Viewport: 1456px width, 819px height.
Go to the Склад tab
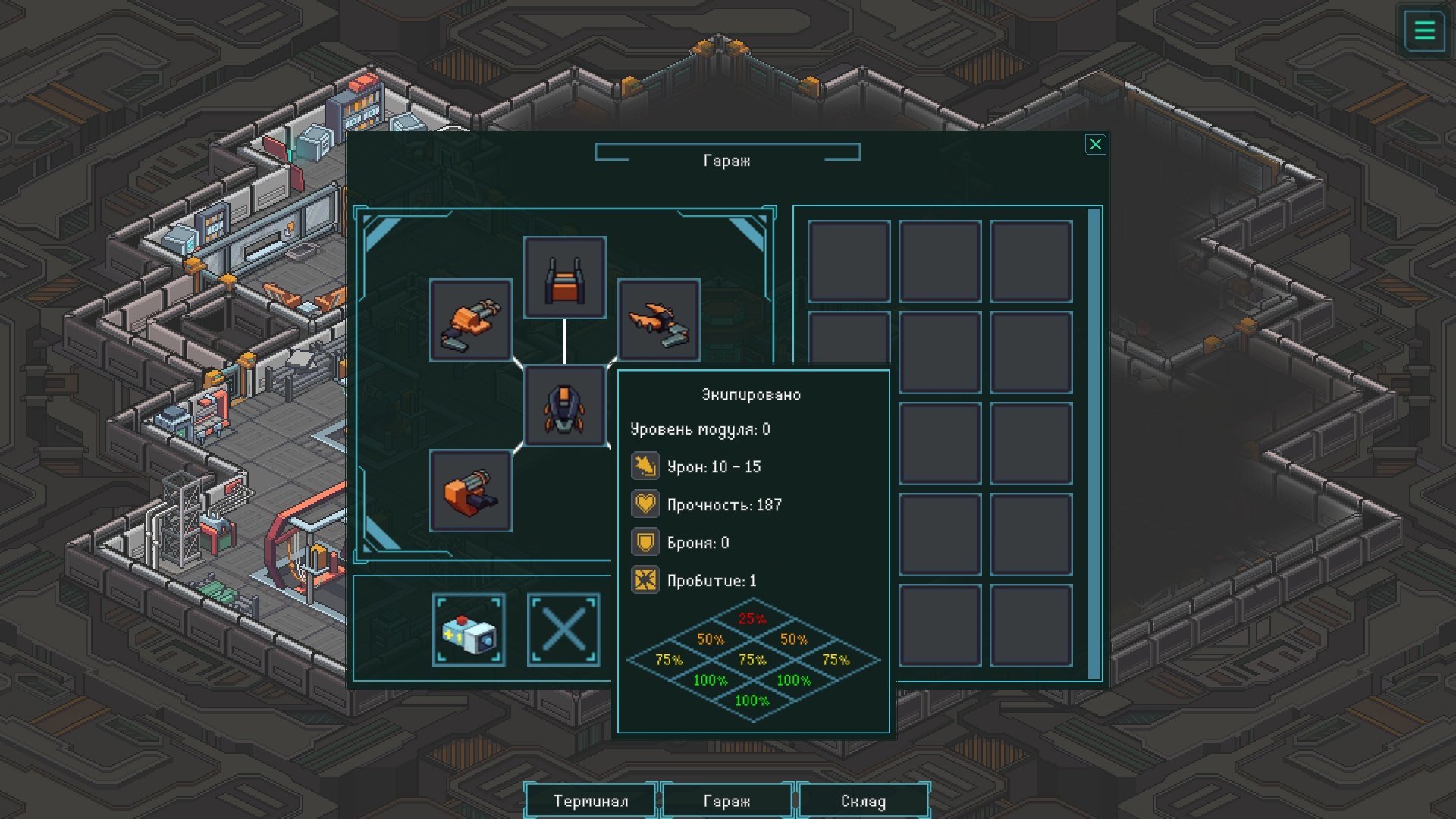863,801
